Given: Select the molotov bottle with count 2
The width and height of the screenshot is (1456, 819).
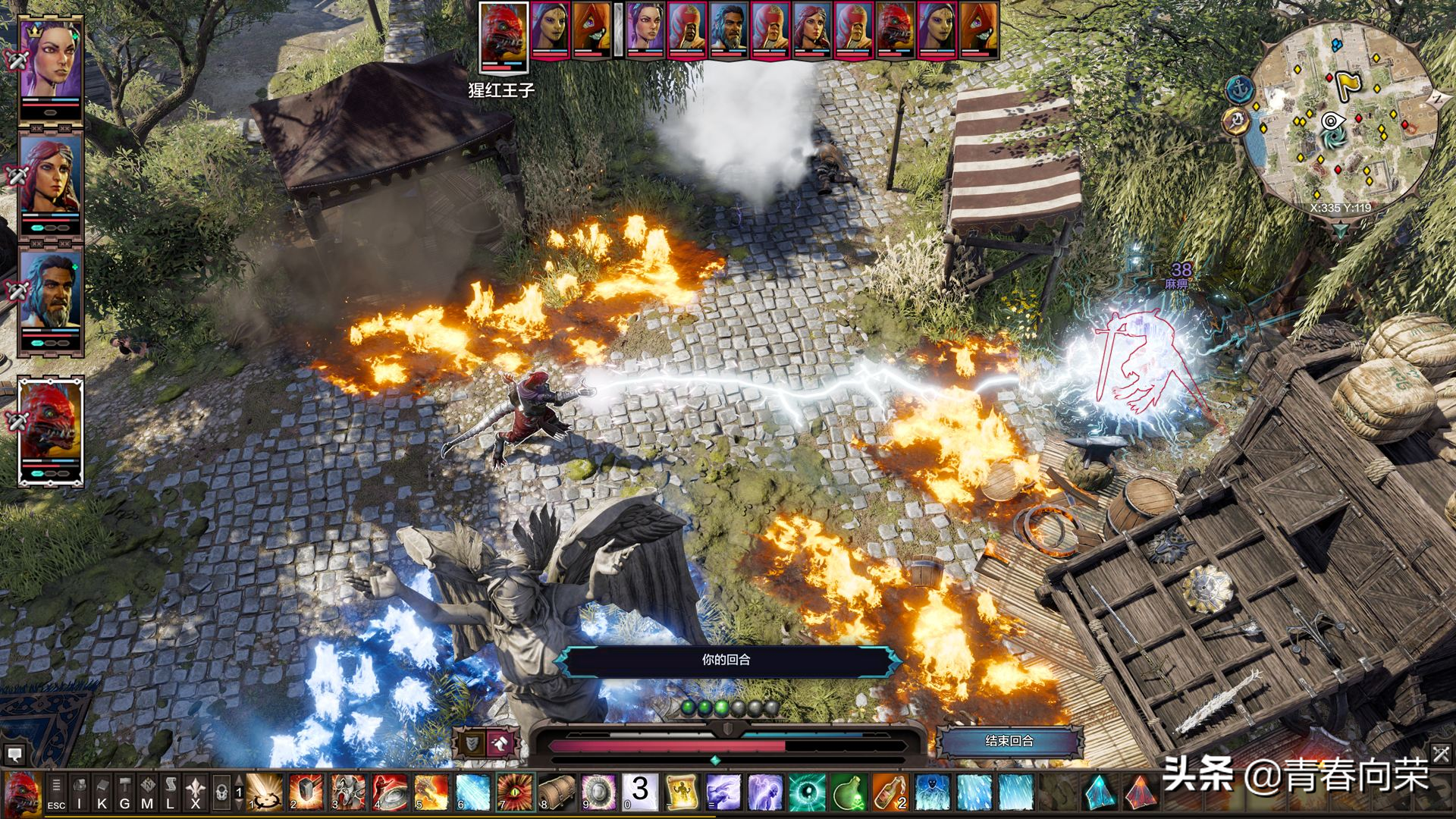Looking at the screenshot, I should click(x=890, y=792).
